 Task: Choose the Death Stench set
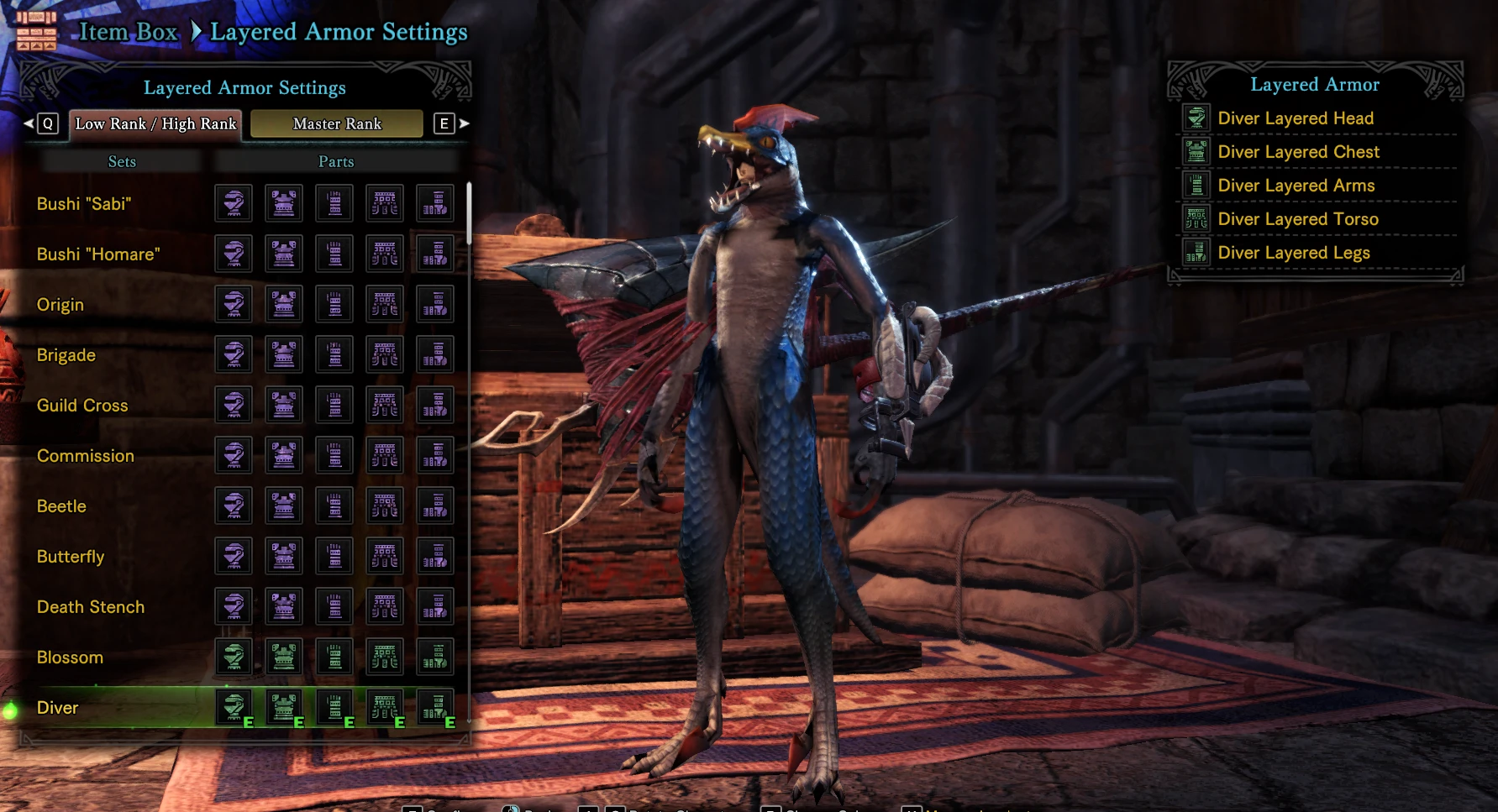(91, 607)
